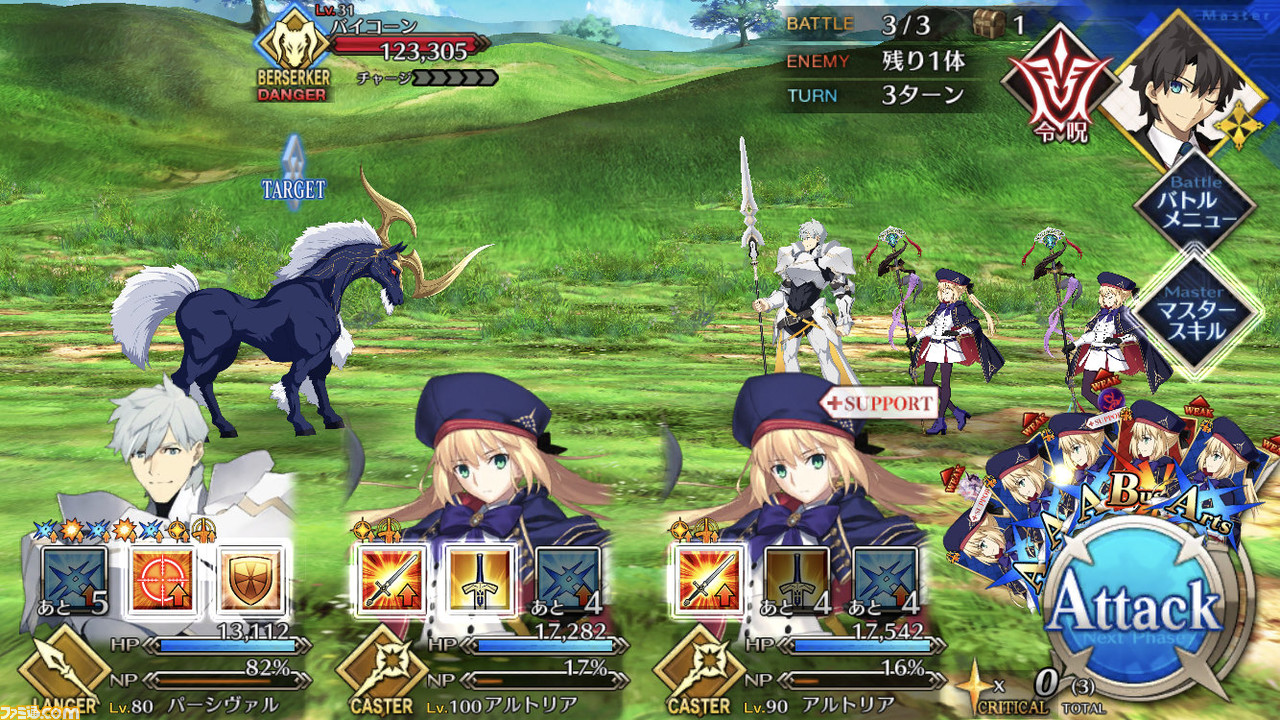Screen dimensions: 1280x720
Task: Activate Percival's shield skill
Action: (x=251, y=579)
